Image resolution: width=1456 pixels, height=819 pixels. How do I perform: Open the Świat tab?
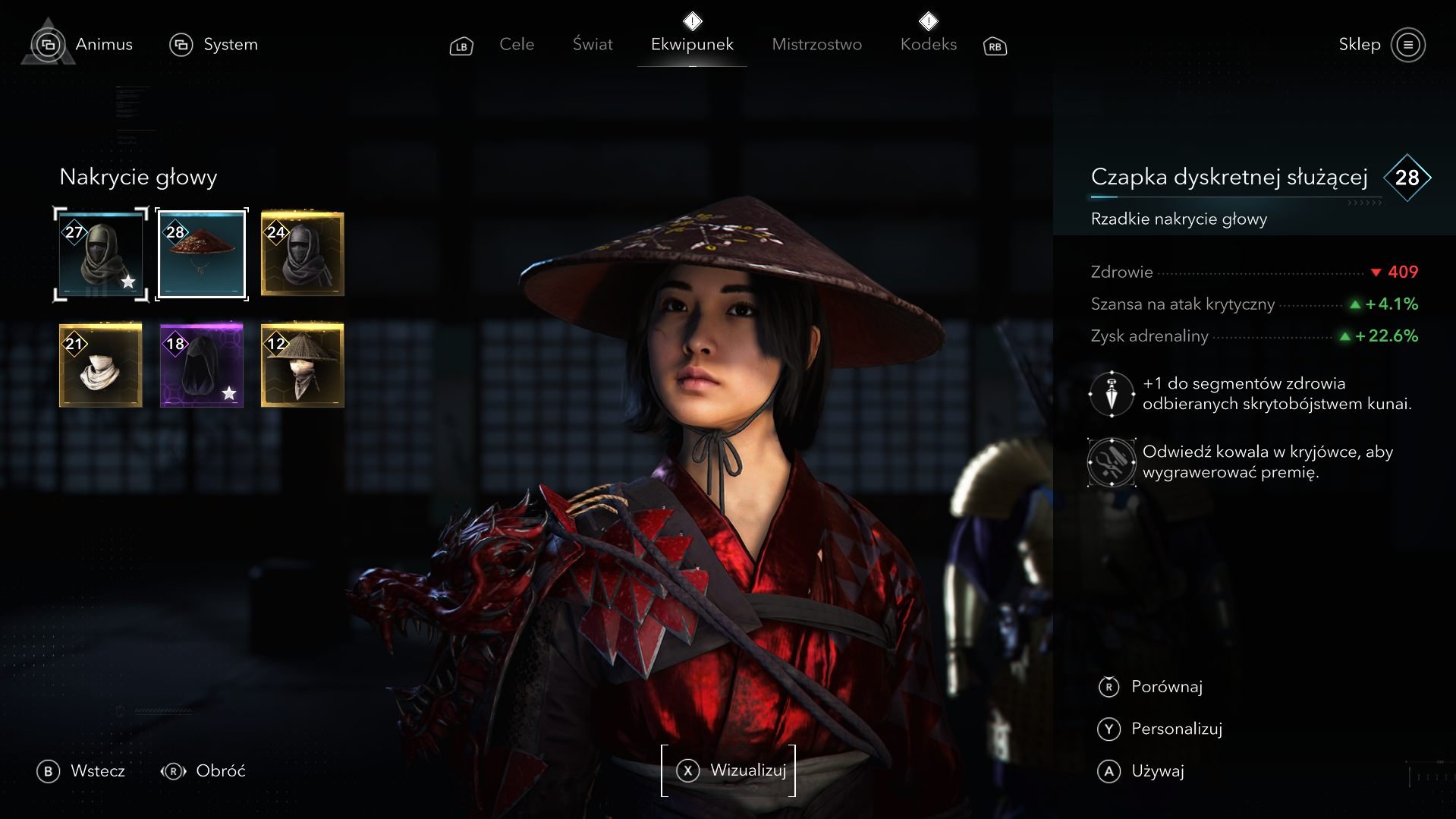[x=593, y=45]
